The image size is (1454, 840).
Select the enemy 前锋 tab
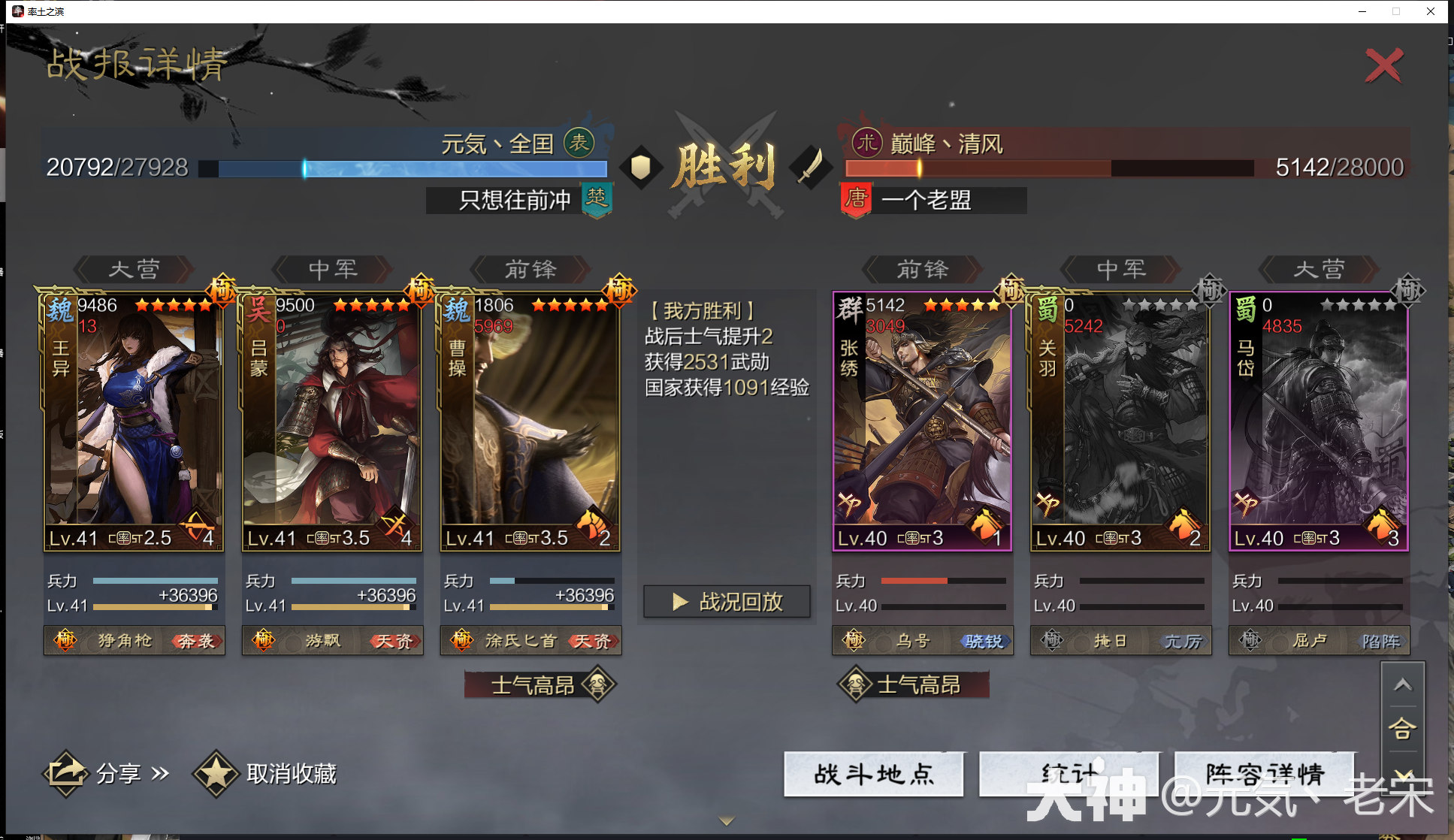[920, 270]
